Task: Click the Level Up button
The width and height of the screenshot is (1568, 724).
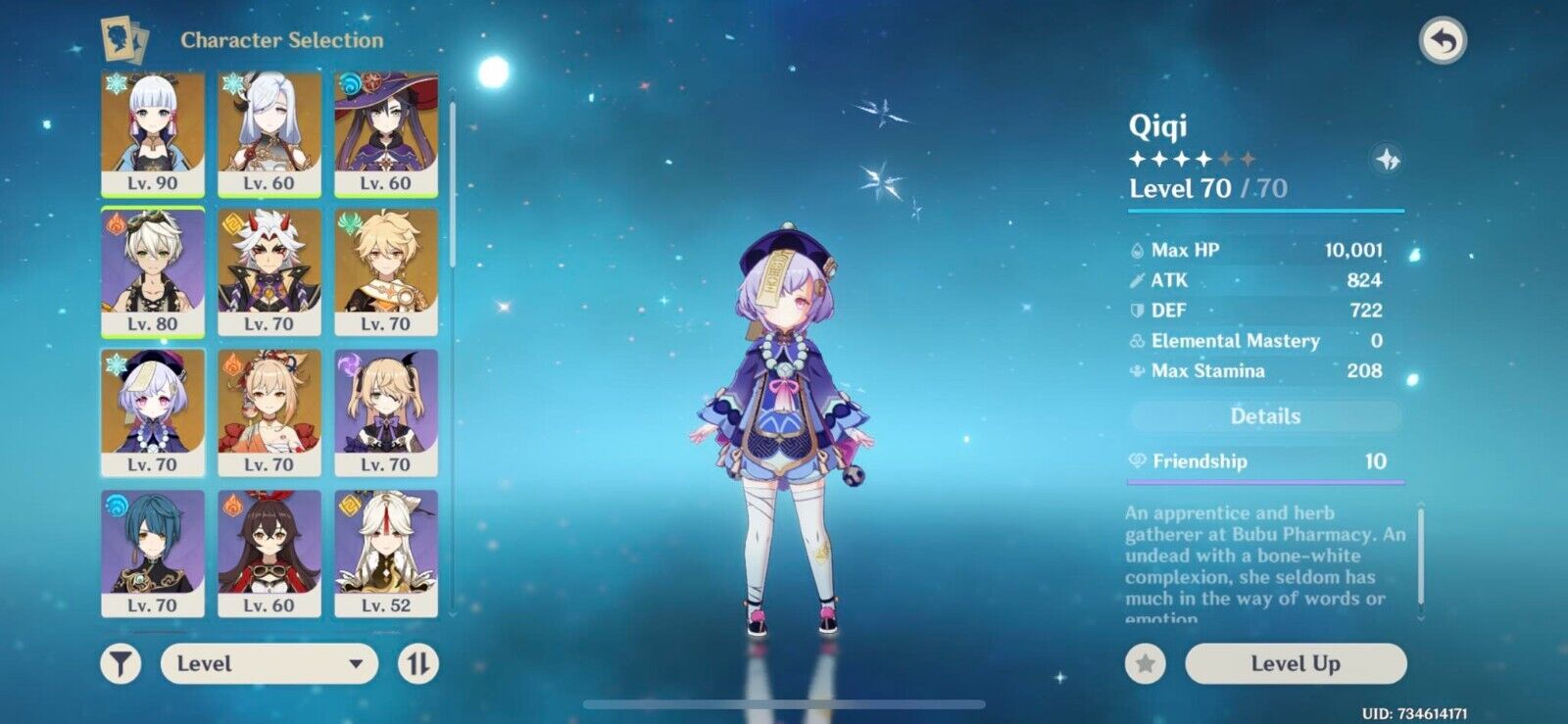Action: point(1296,663)
